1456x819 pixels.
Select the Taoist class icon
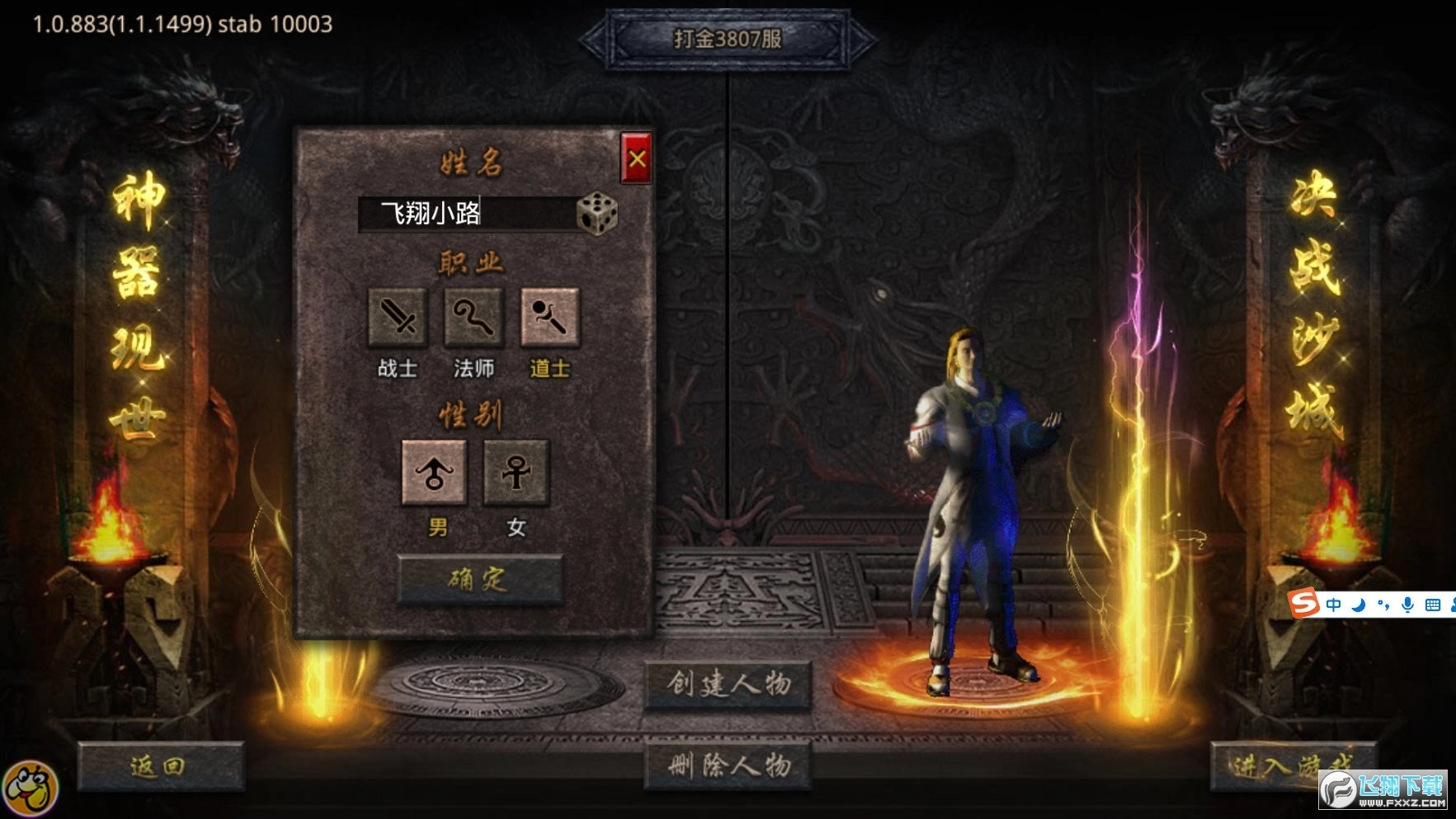point(550,318)
